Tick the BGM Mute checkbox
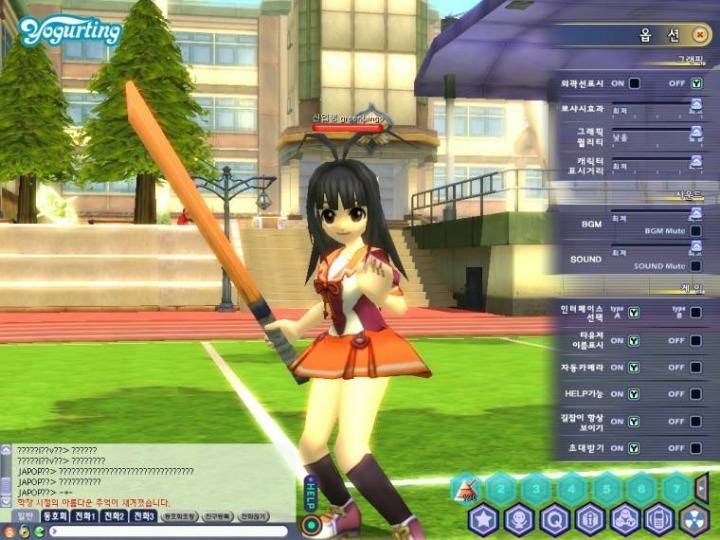 pyautogui.click(x=696, y=230)
